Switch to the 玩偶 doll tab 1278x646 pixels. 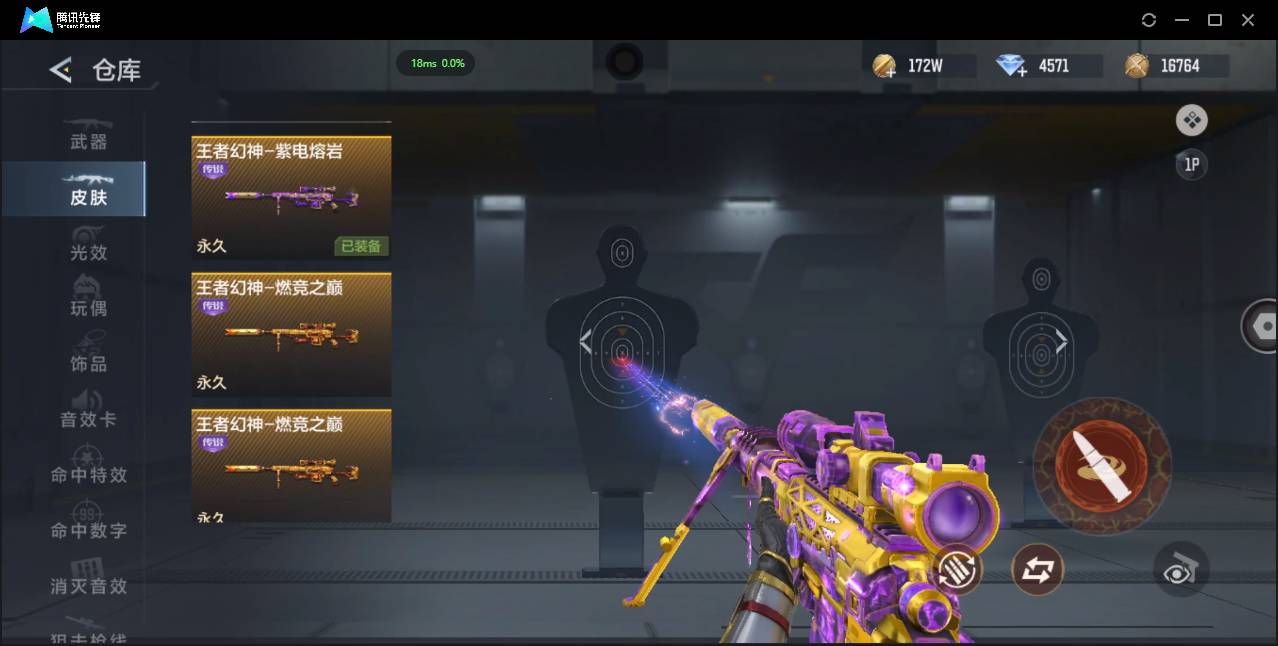click(88, 301)
